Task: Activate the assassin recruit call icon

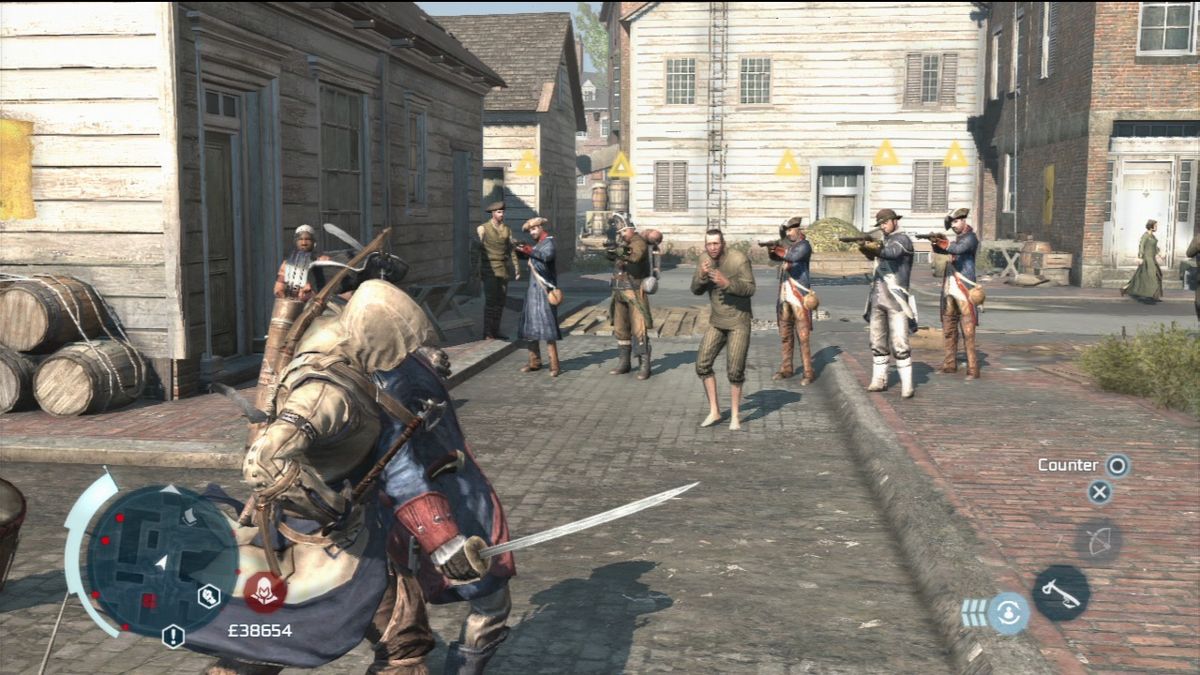Action: pos(1009,612)
